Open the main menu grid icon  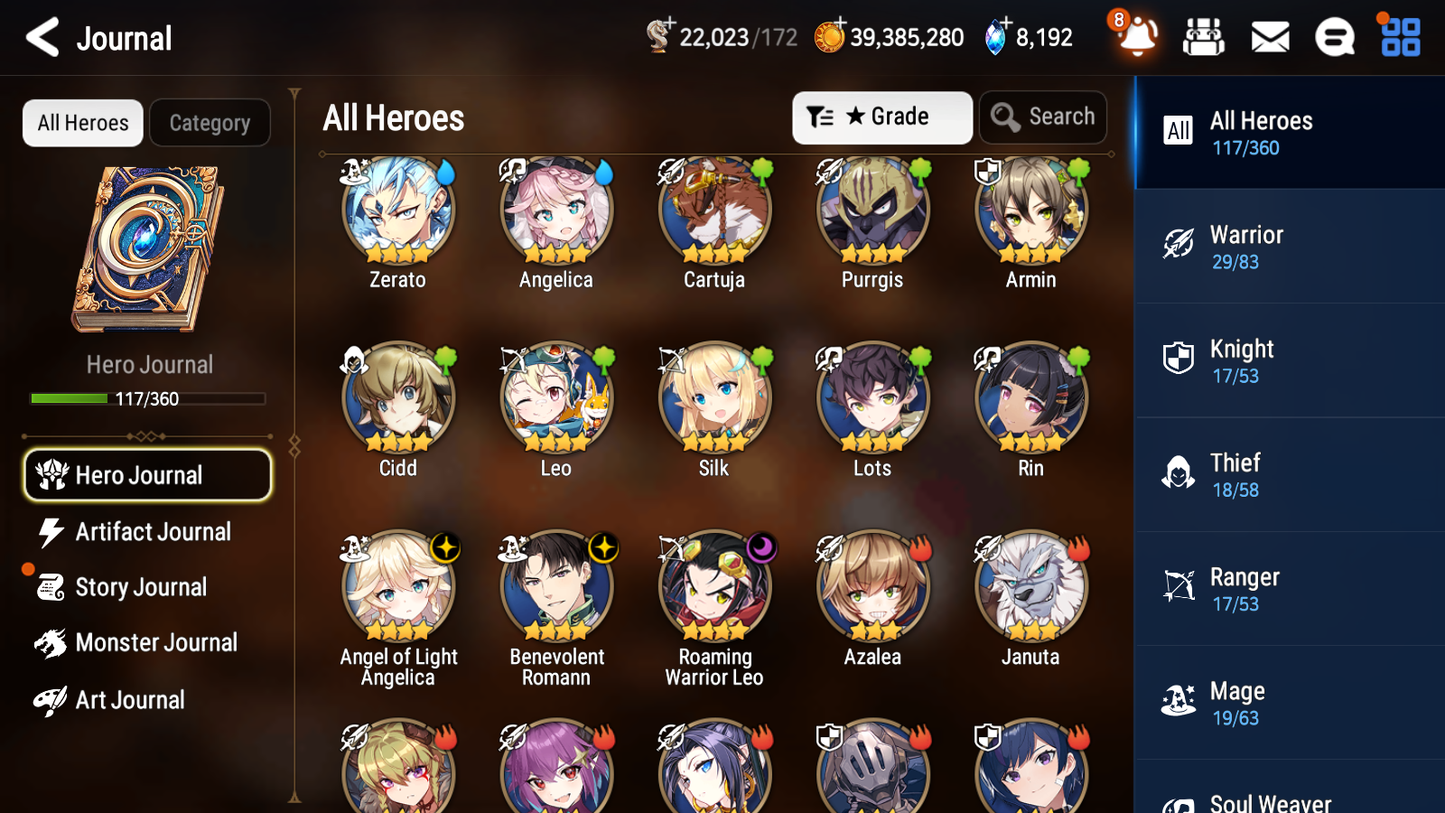tap(1399, 36)
